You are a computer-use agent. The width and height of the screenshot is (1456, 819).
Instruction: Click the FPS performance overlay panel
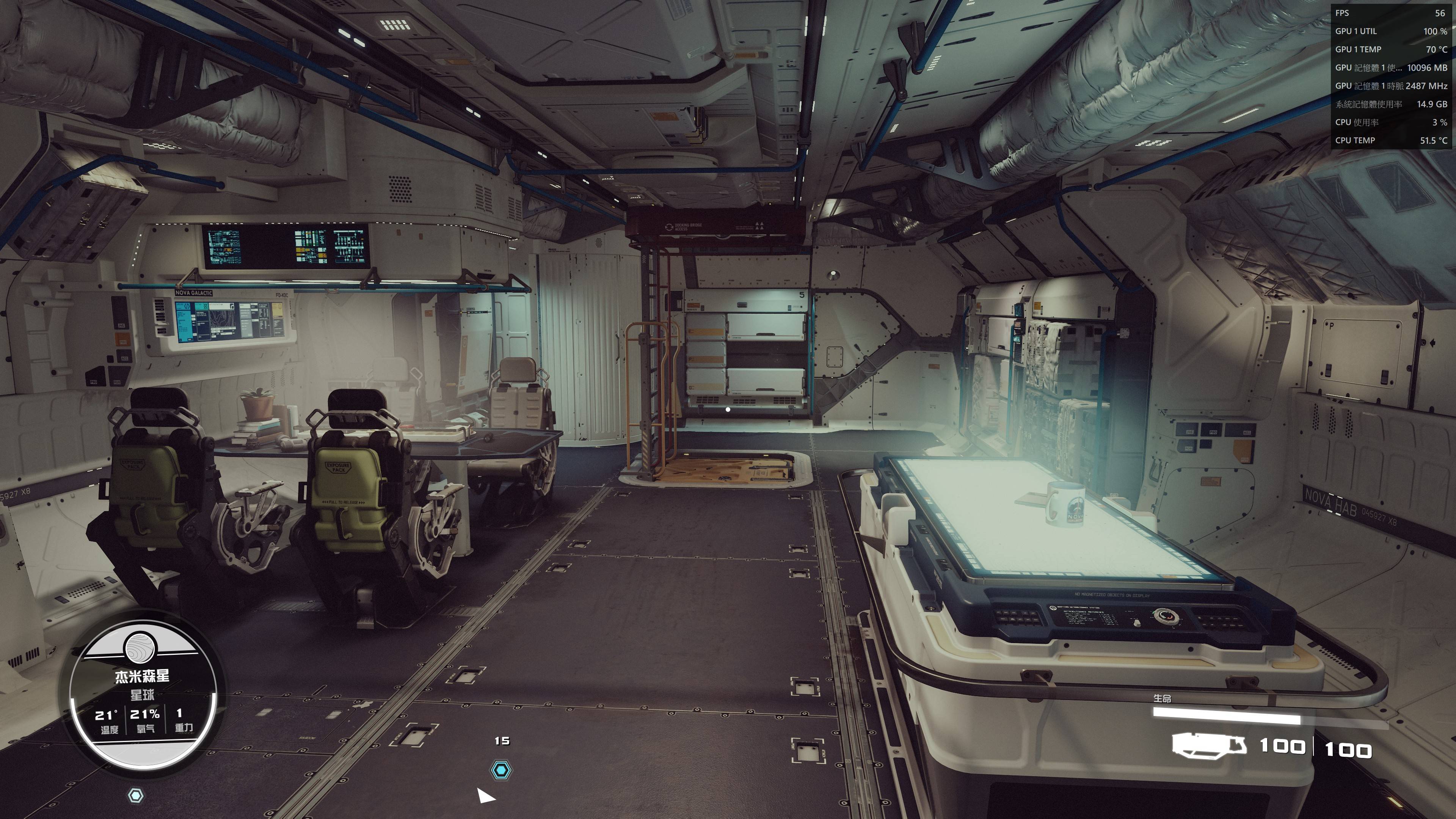point(1392,76)
